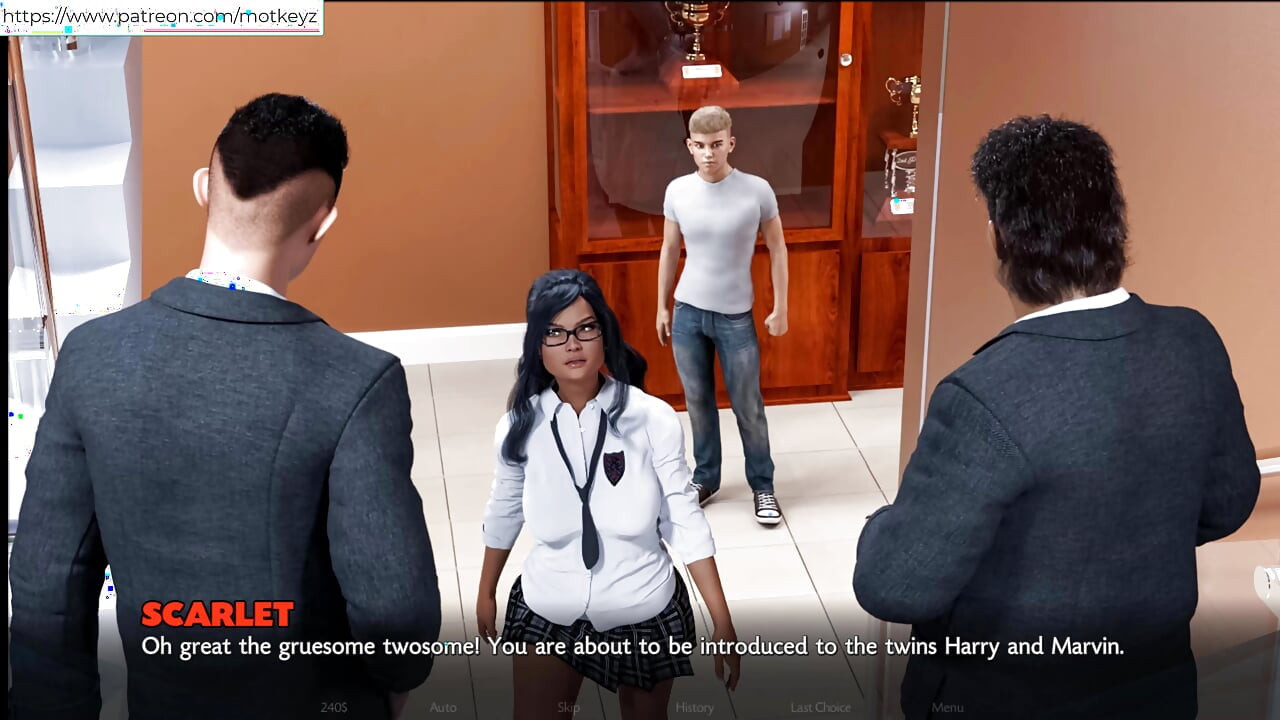1280x720 pixels.
Task: Open the dialogue History
Action: pyautogui.click(x=694, y=707)
